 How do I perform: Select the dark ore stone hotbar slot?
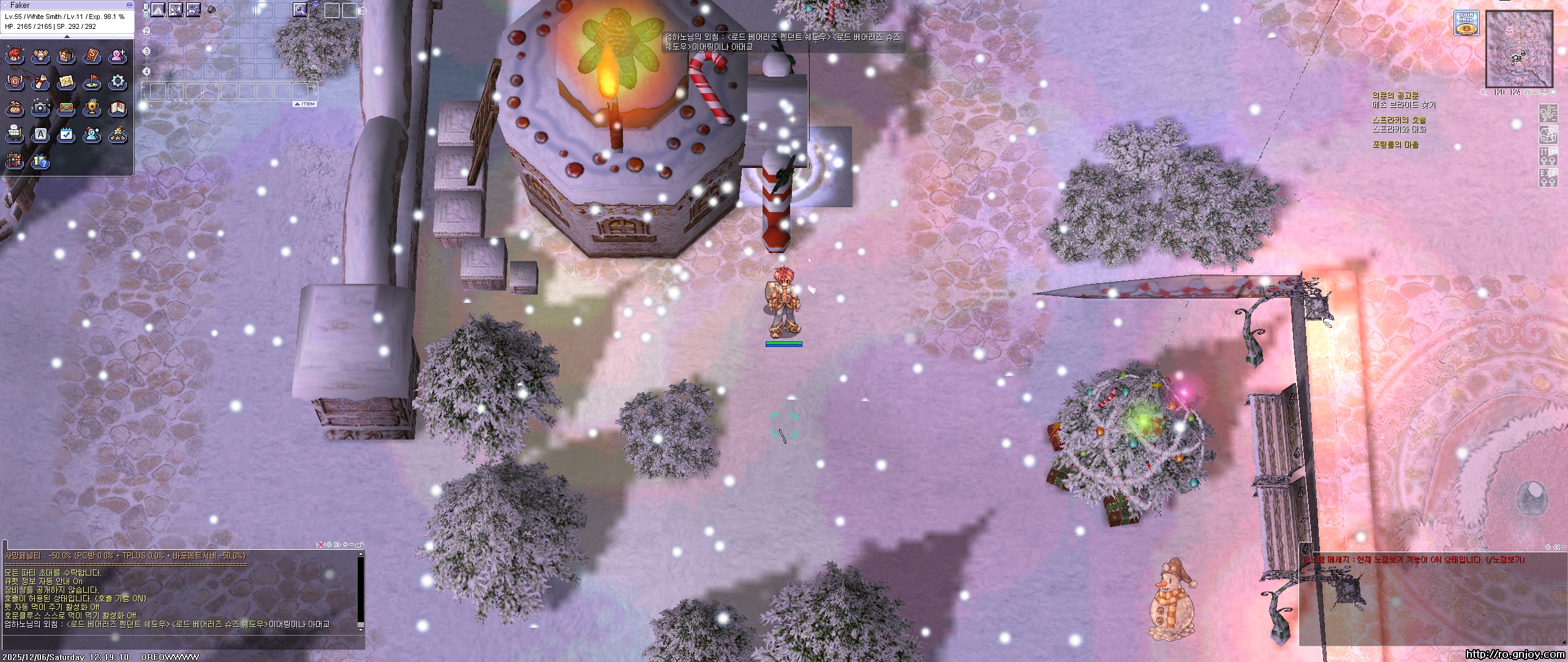(x=211, y=9)
